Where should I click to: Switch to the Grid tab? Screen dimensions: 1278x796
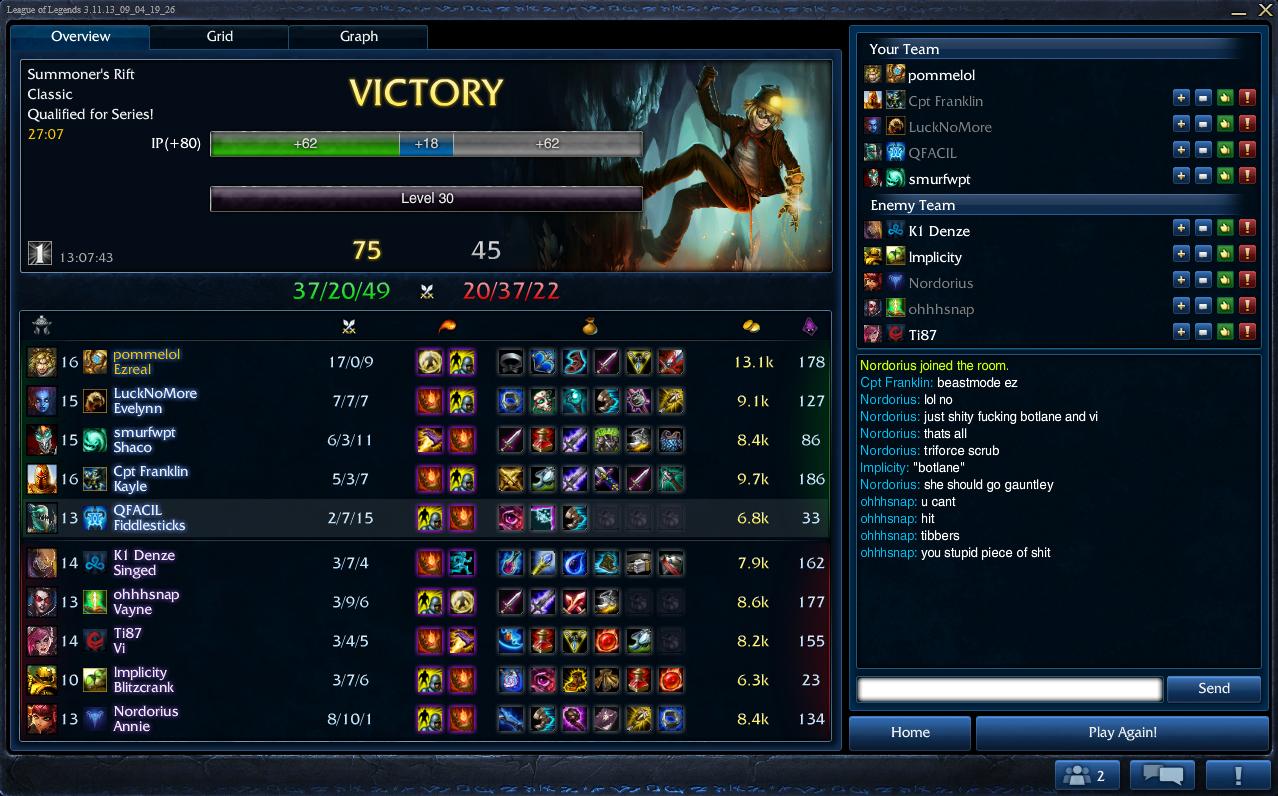[x=219, y=36]
